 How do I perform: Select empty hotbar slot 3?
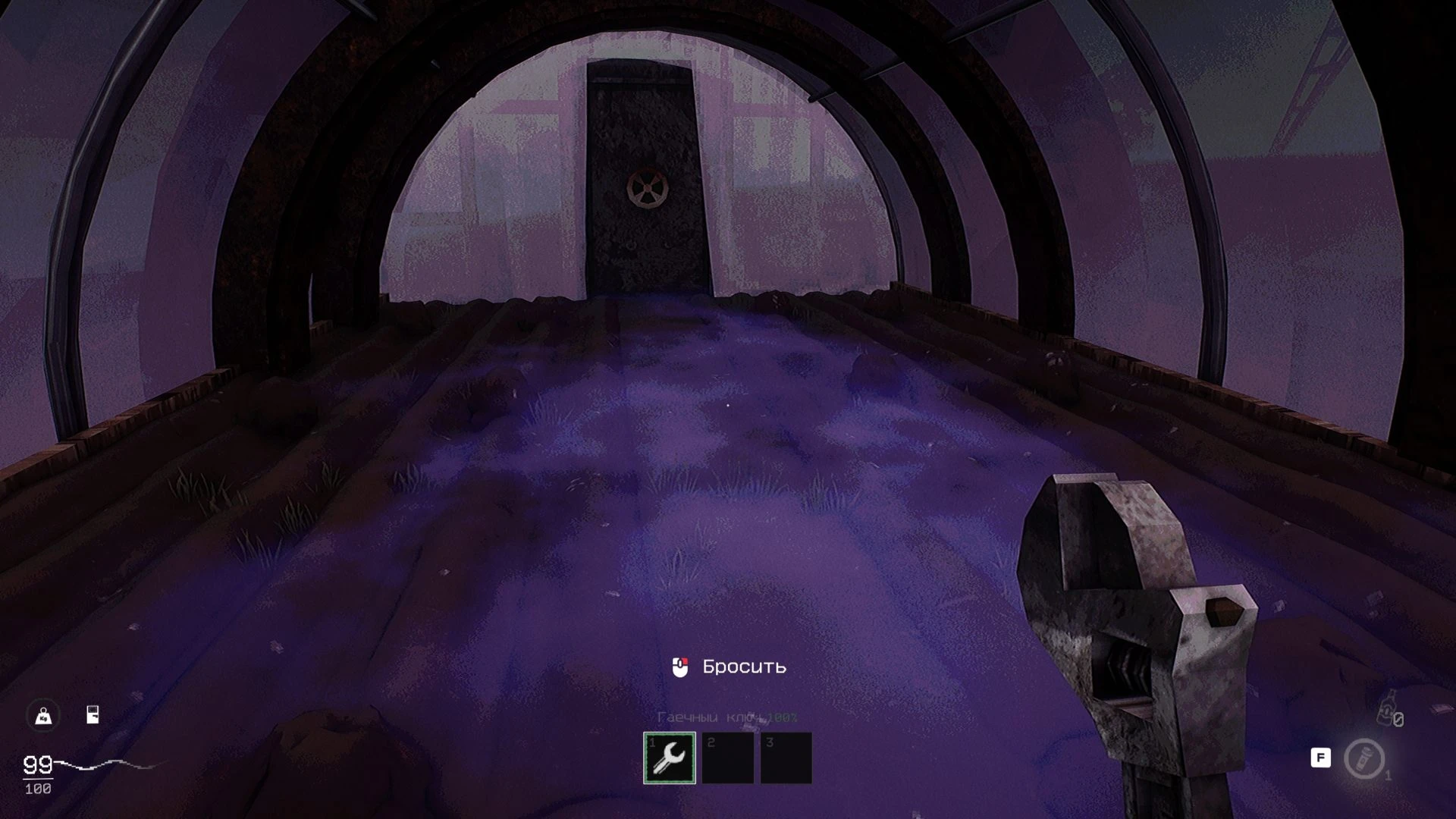coord(786,758)
